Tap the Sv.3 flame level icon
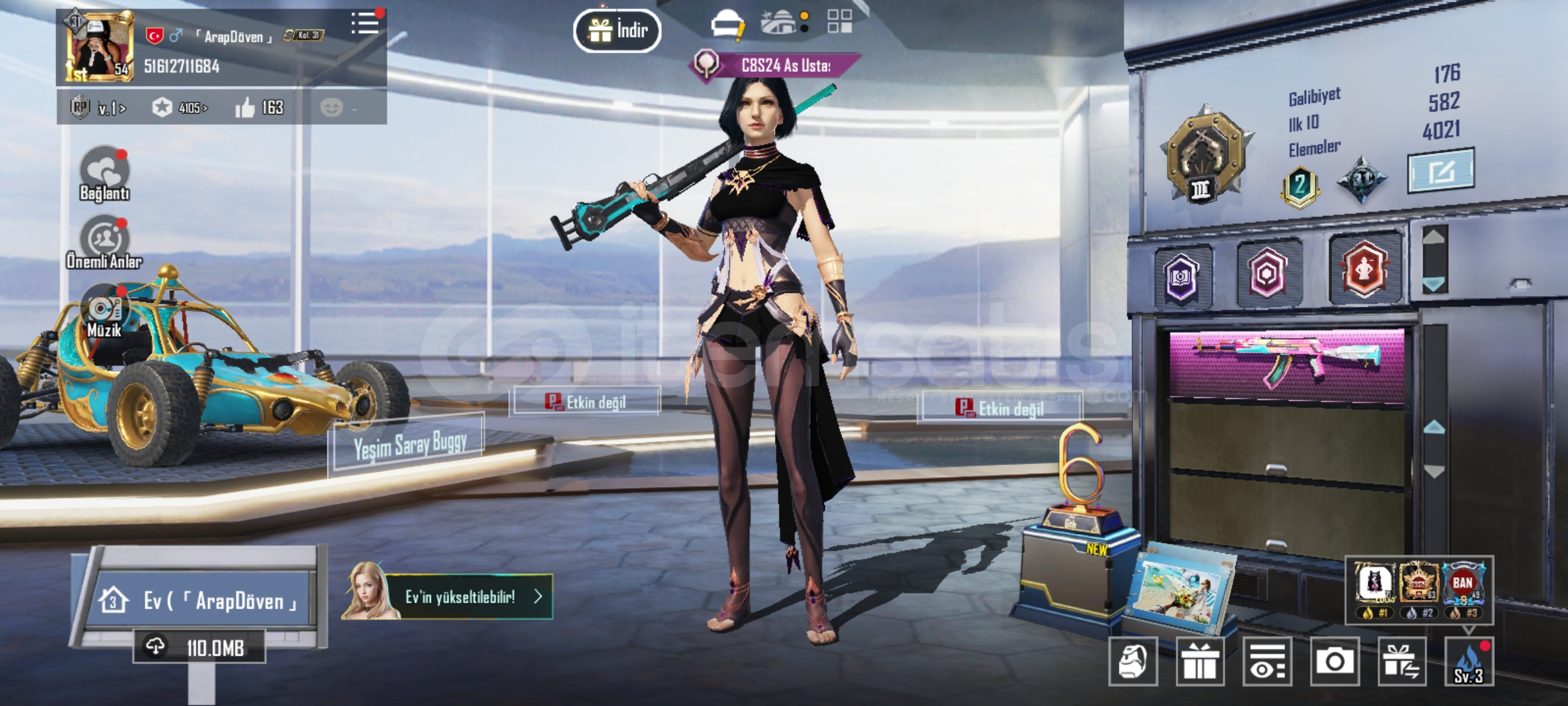Image resolution: width=1568 pixels, height=706 pixels. pyautogui.click(x=1469, y=663)
